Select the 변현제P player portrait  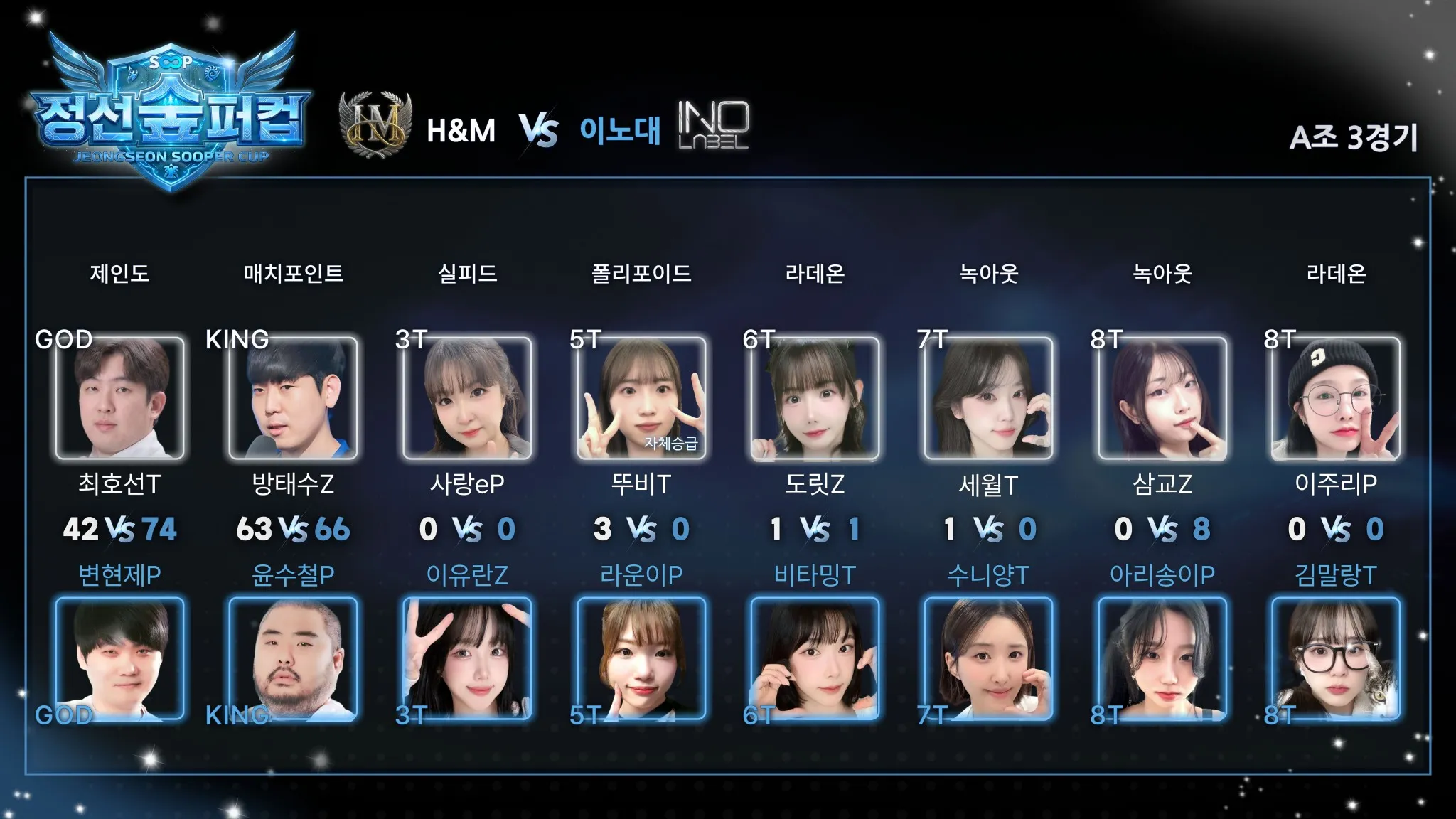(x=119, y=658)
